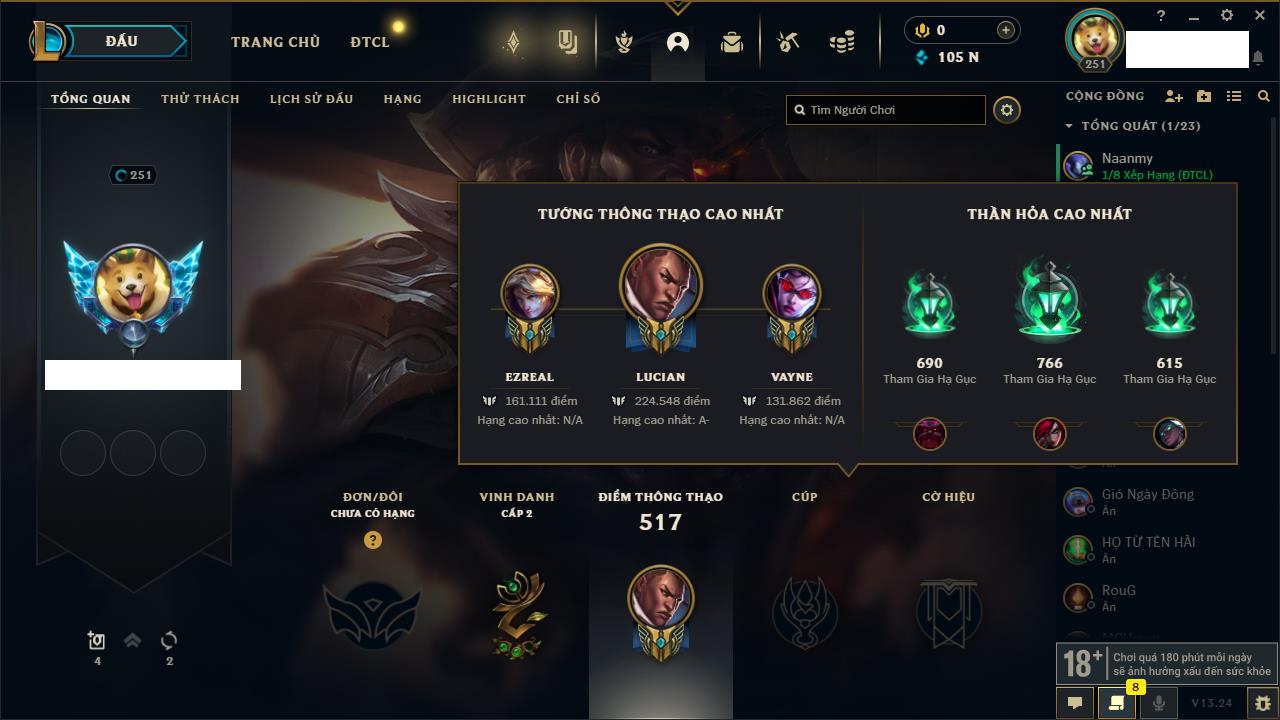This screenshot has width=1280, height=720.
Task: Add RP with the plus button
Action: [1005, 30]
